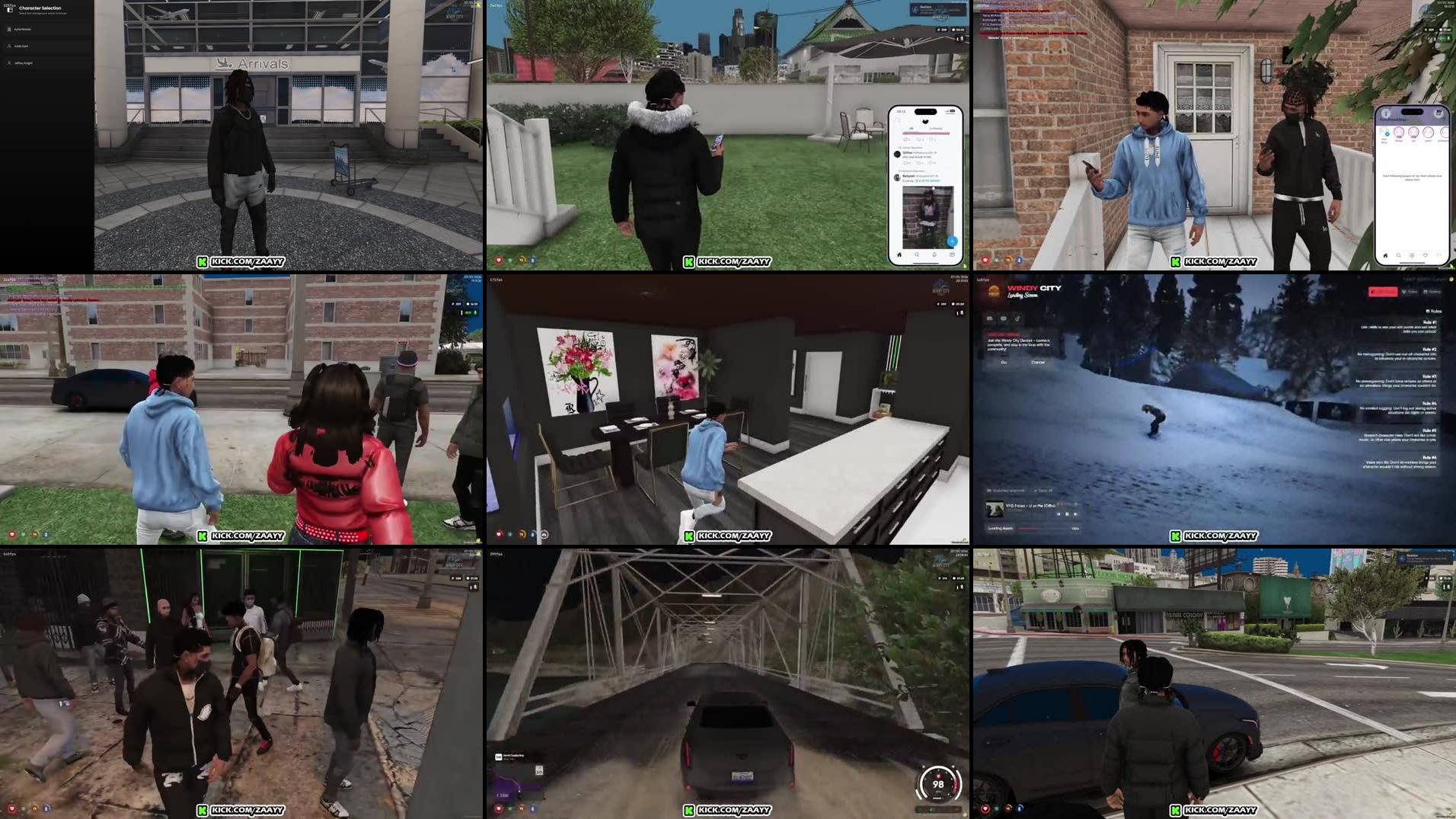Viewport: 1456px width, 819px height.
Task: Tap the home icon on the phone's bottom bar
Action: tap(899, 254)
